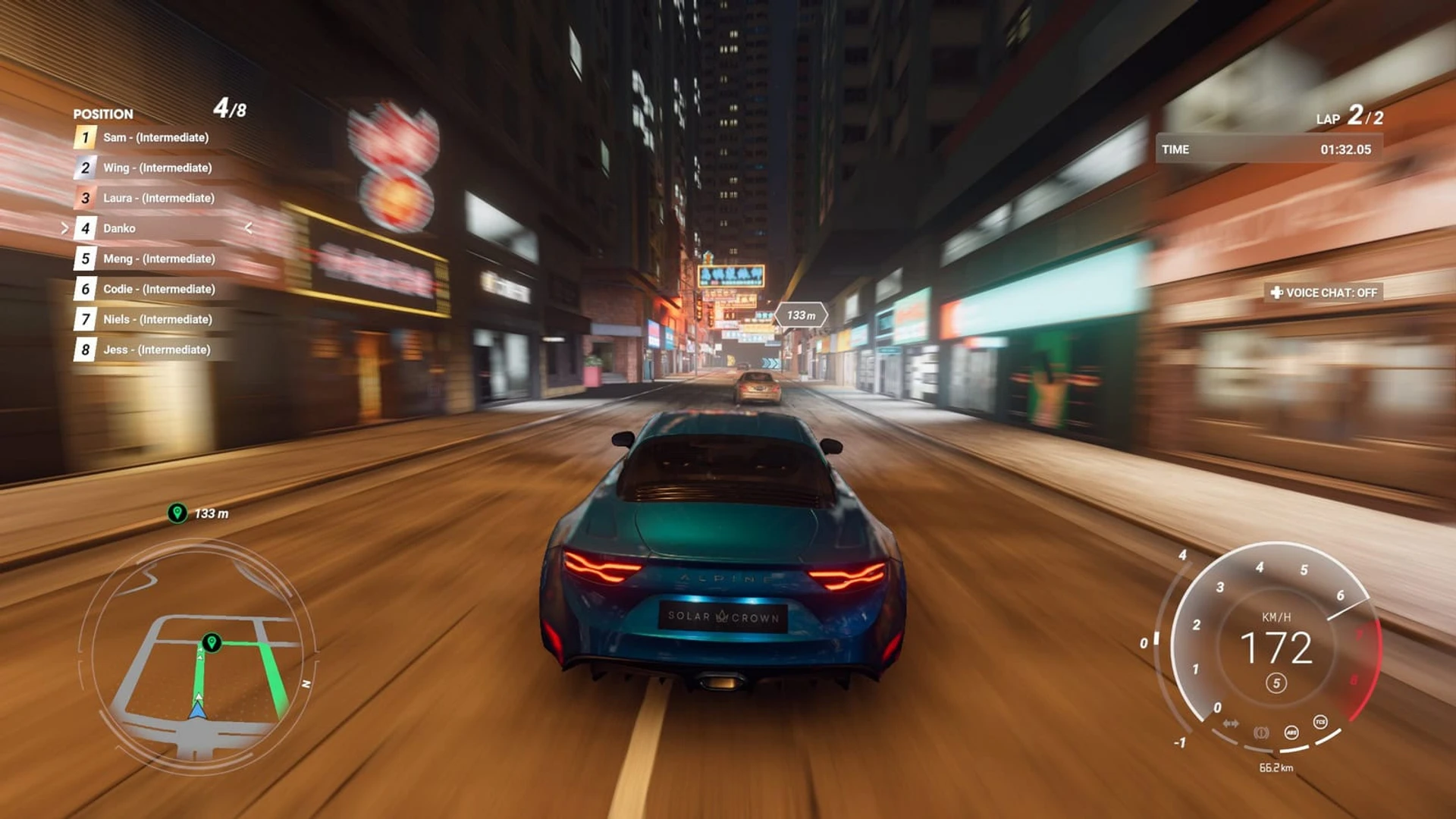Select Jess's last place row
This screenshot has width=1456, height=819.
coord(156,350)
